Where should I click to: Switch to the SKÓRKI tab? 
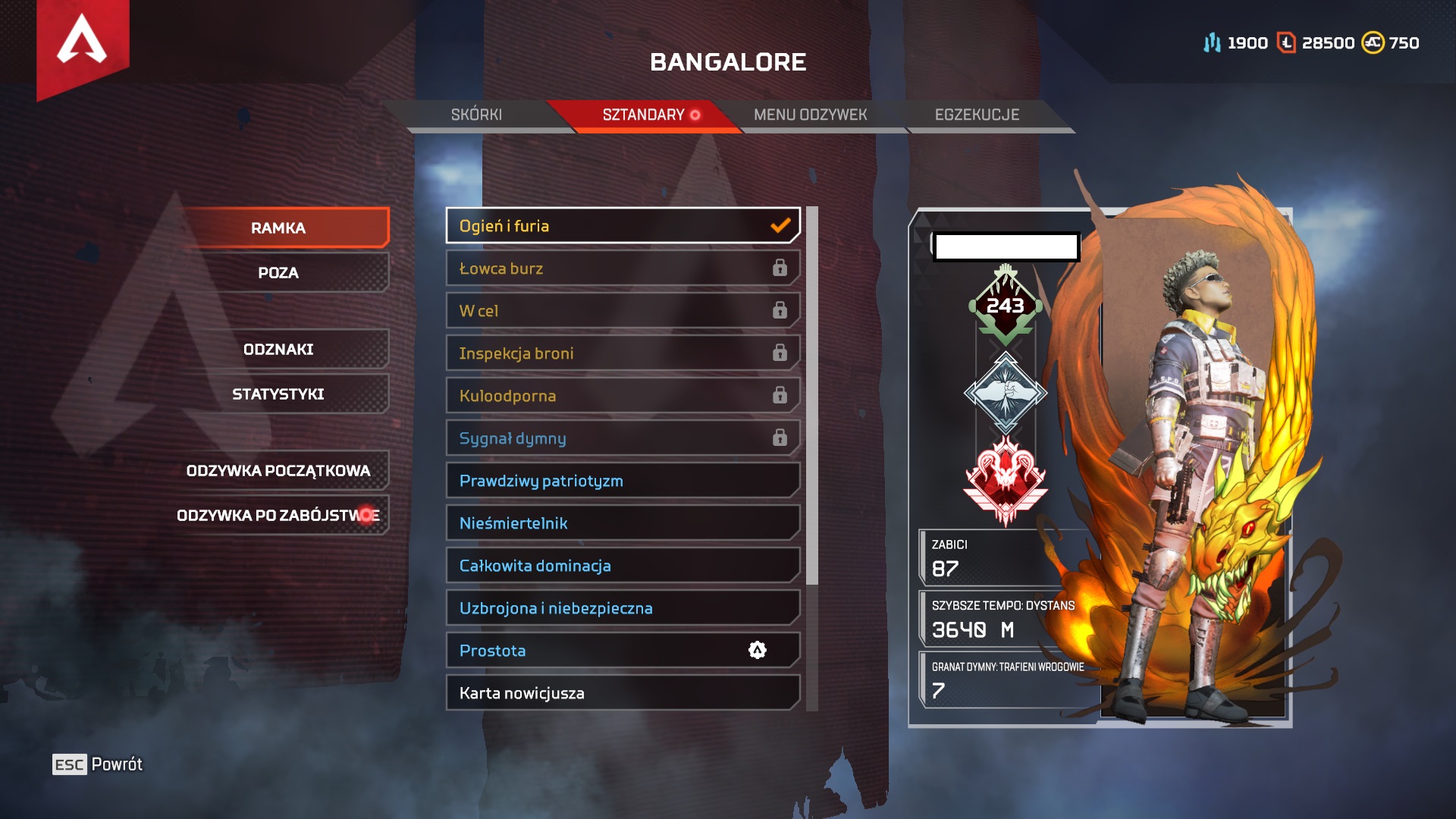pyautogui.click(x=477, y=115)
